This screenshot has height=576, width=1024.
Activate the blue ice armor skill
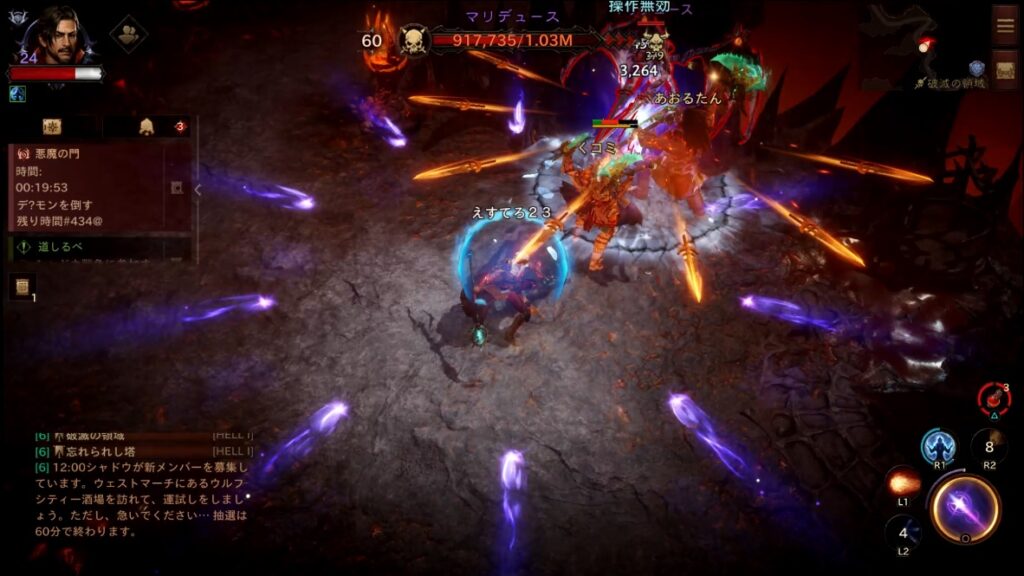click(938, 445)
